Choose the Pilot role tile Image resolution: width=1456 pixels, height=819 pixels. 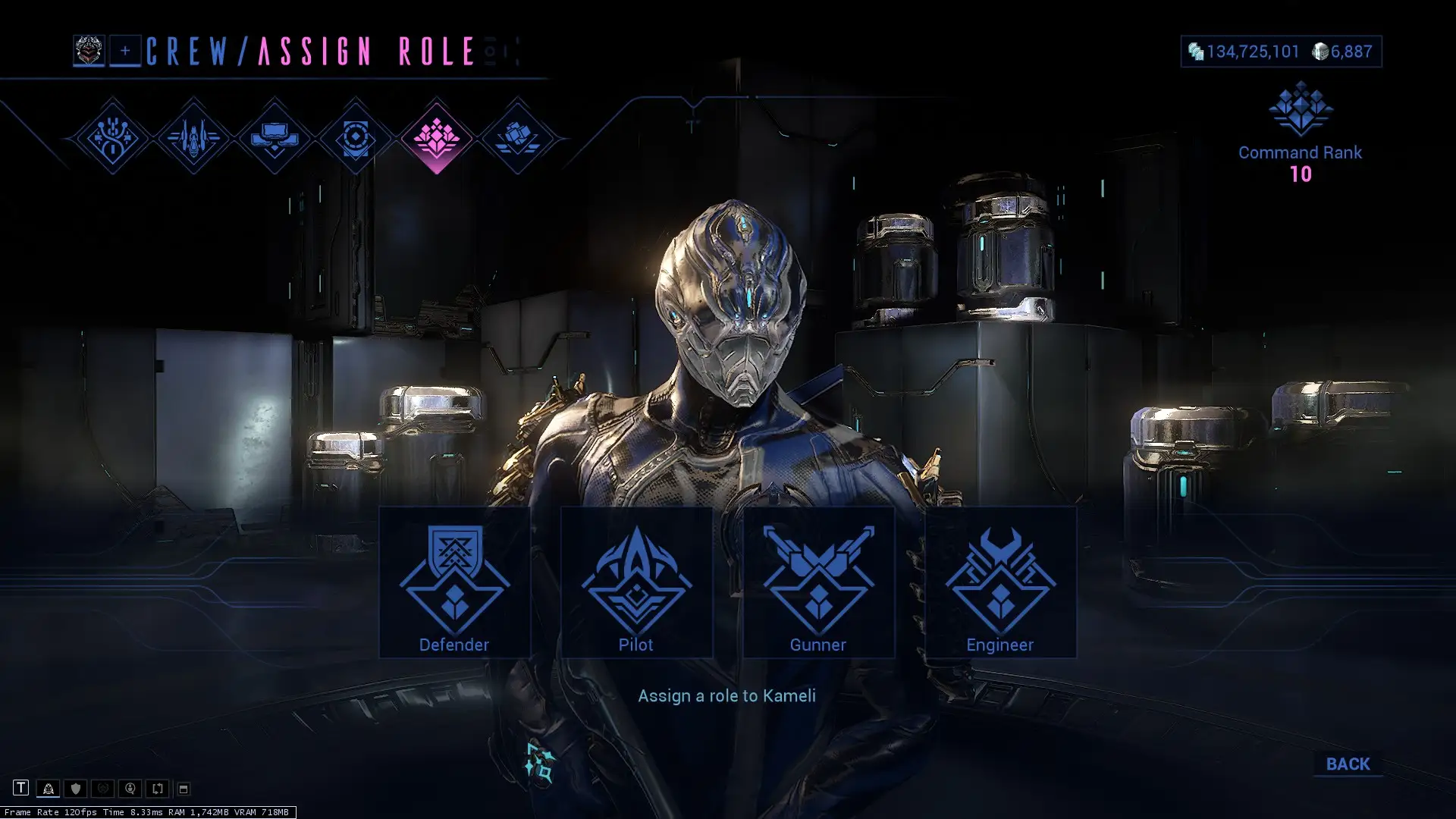[636, 582]
